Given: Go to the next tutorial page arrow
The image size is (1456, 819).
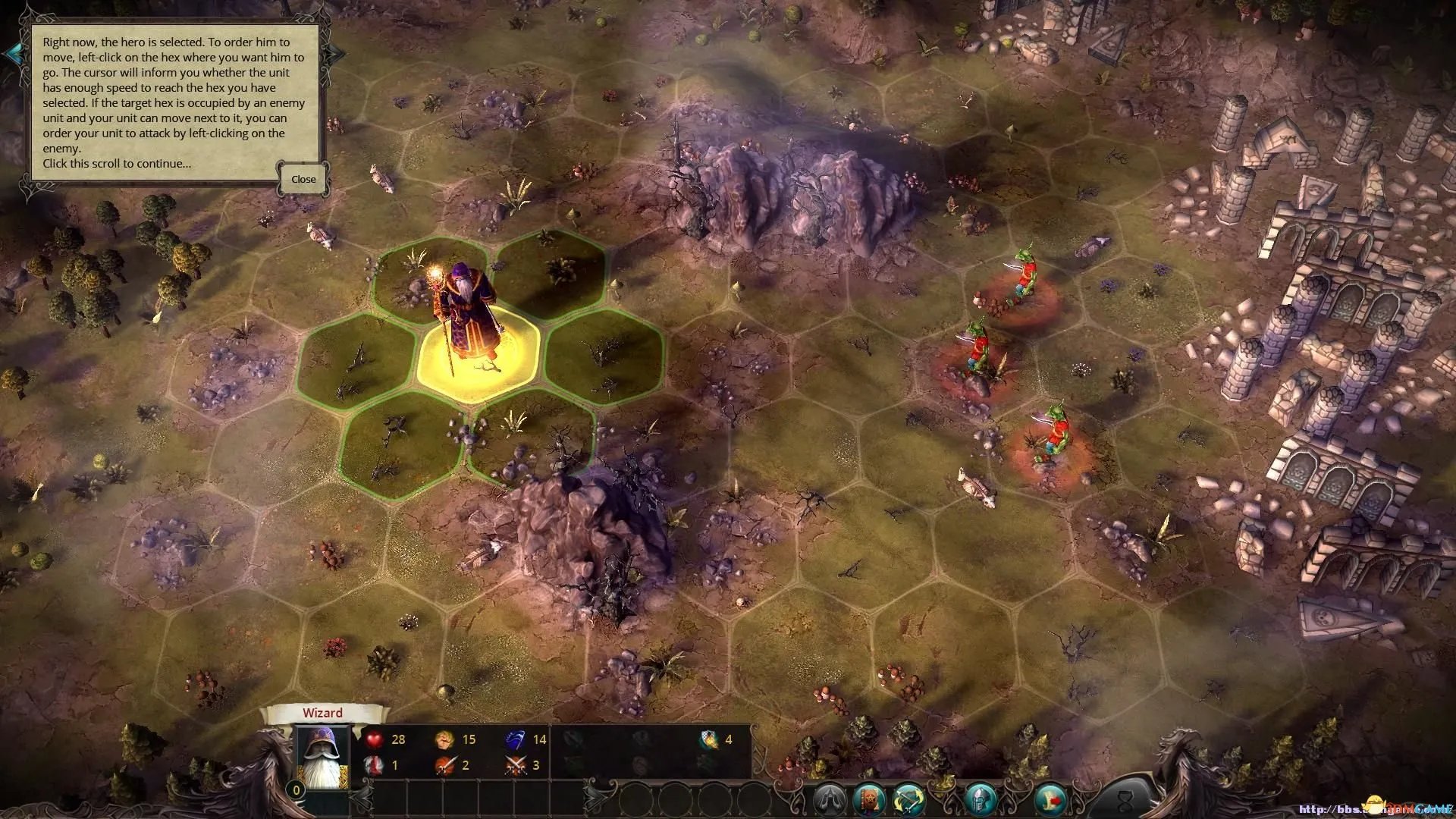Looking at the screenshot, I should (336, 53).
